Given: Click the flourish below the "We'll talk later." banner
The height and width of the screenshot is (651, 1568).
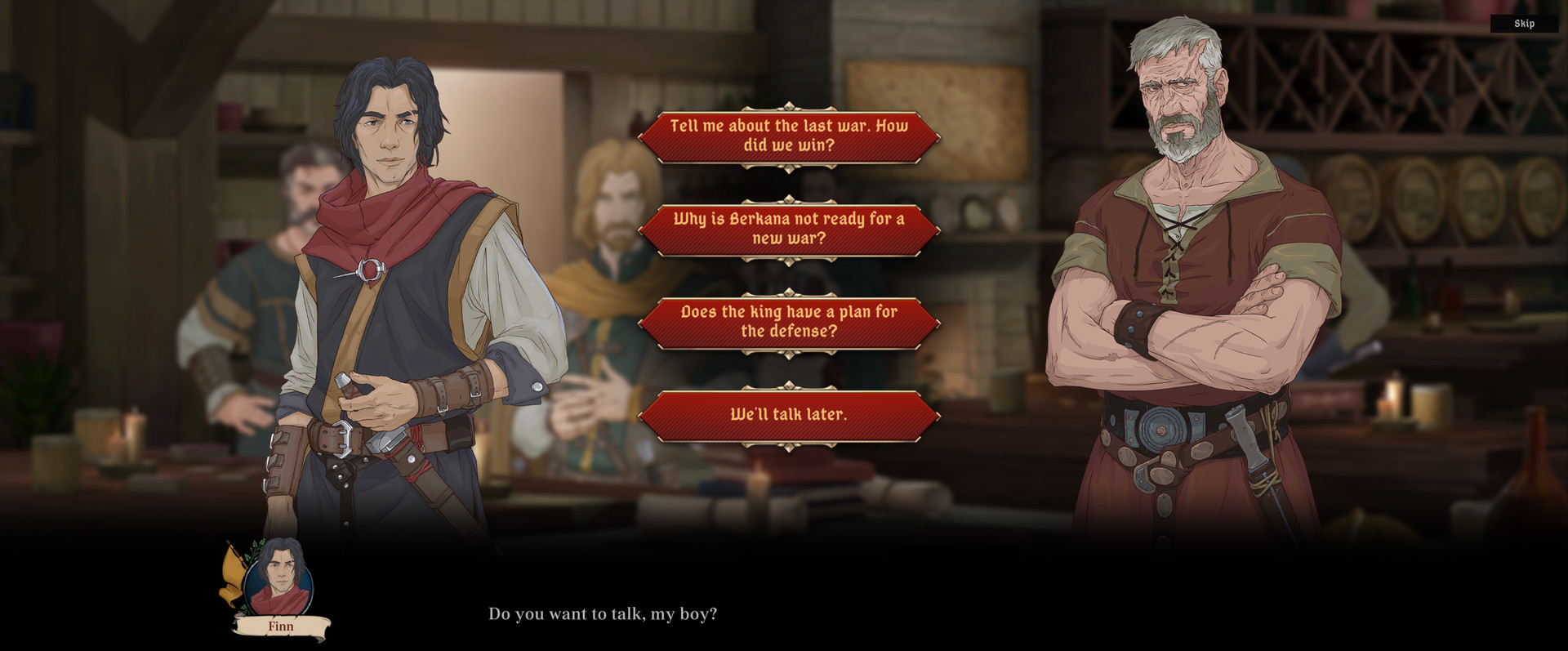Looking at the screenshot, I should [789, 446].
